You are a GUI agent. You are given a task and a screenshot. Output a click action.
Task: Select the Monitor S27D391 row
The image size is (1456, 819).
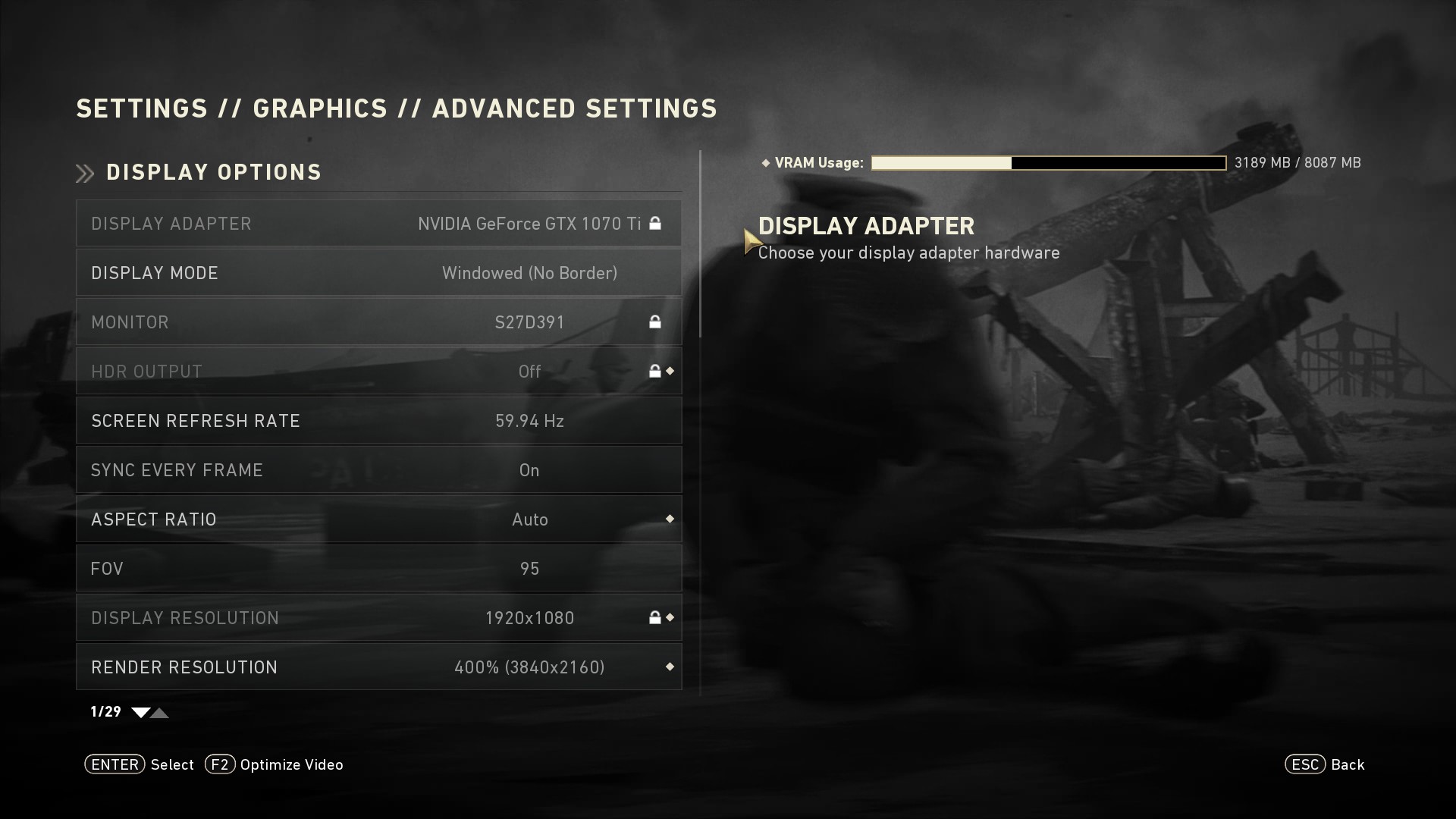(x=378, y=322)
